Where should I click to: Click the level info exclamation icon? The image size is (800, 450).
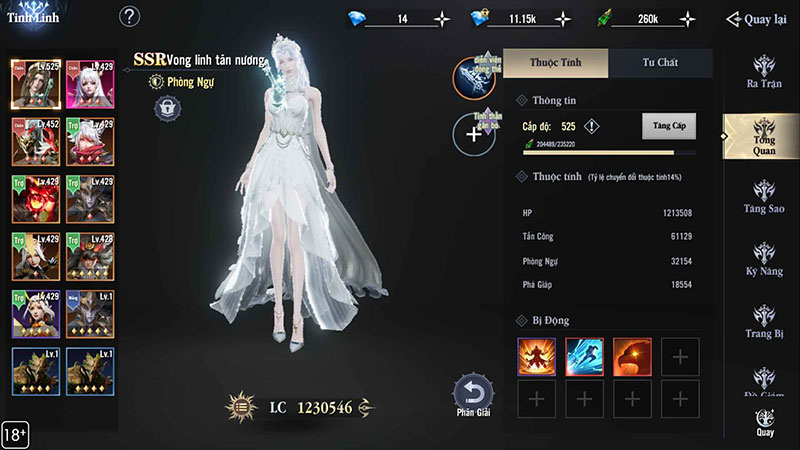click(x=592, y=127)
